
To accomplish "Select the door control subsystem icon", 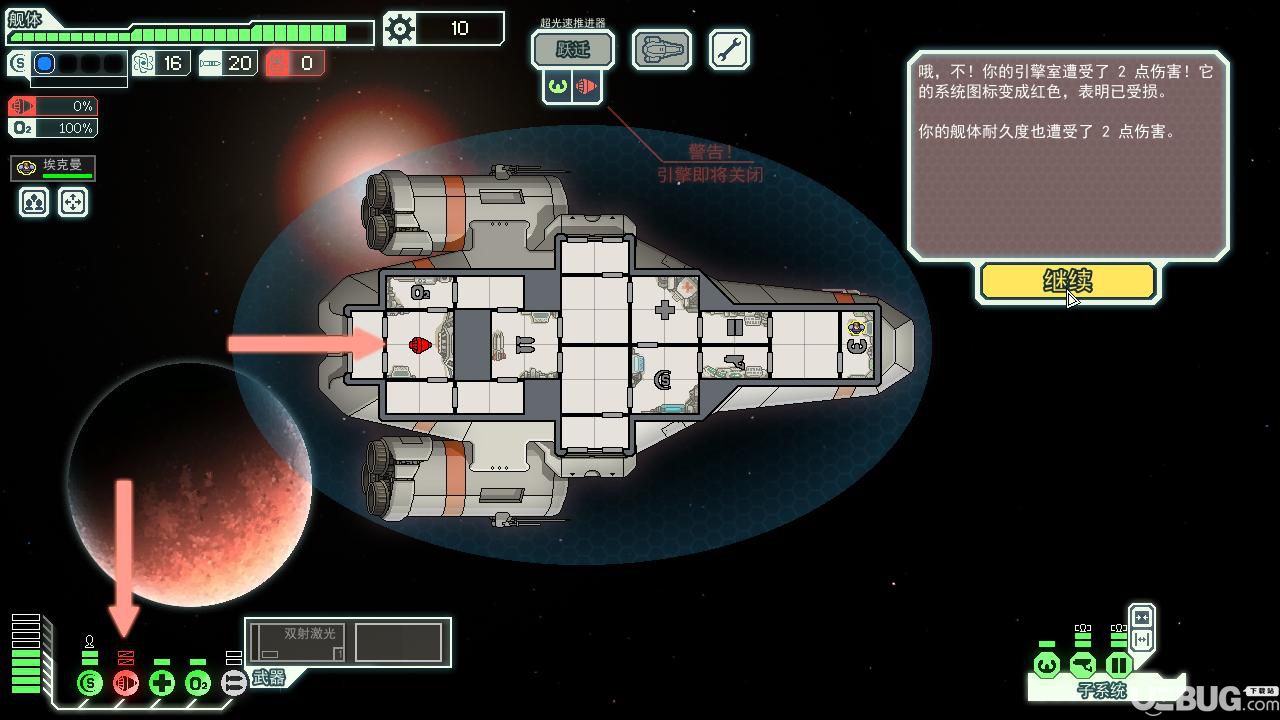I will [x=1118, y=665].
